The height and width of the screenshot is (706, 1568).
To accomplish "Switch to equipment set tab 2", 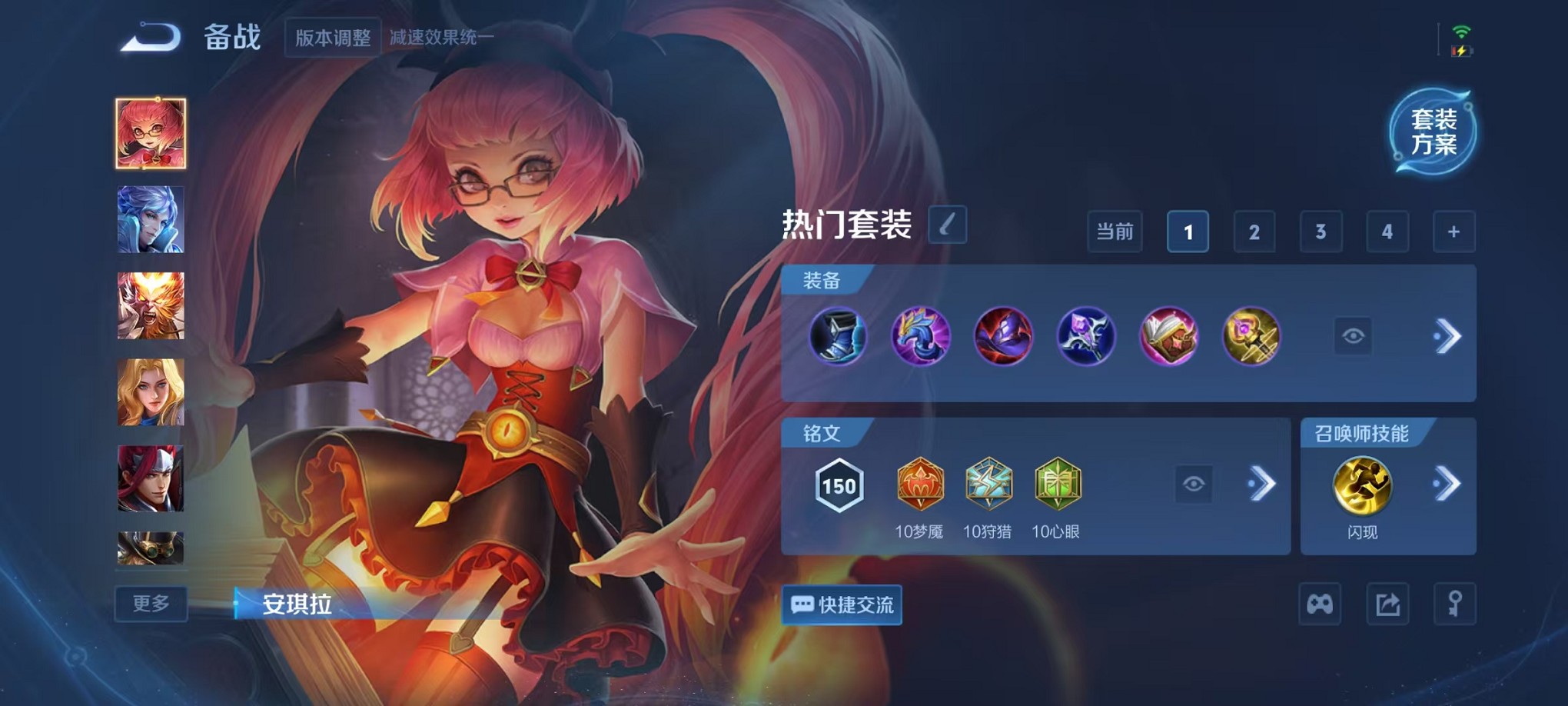I will point(1254,231).
